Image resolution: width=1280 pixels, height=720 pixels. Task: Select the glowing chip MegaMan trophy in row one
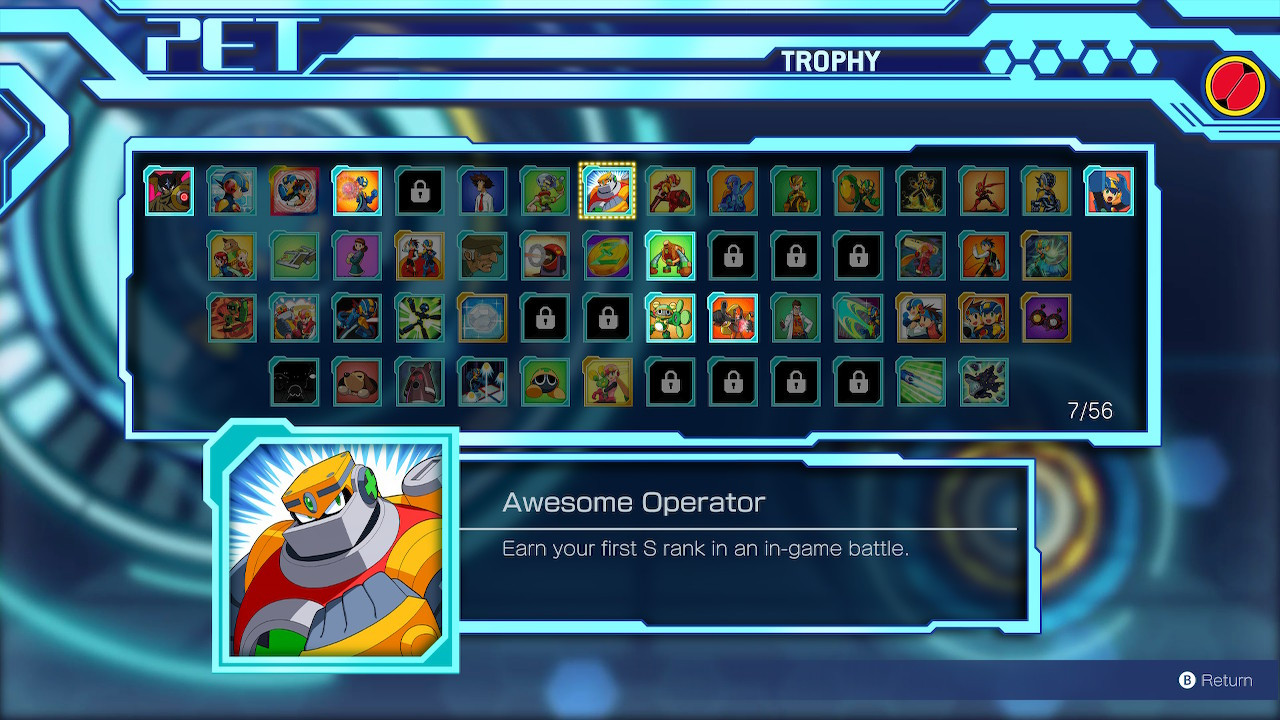357,191
